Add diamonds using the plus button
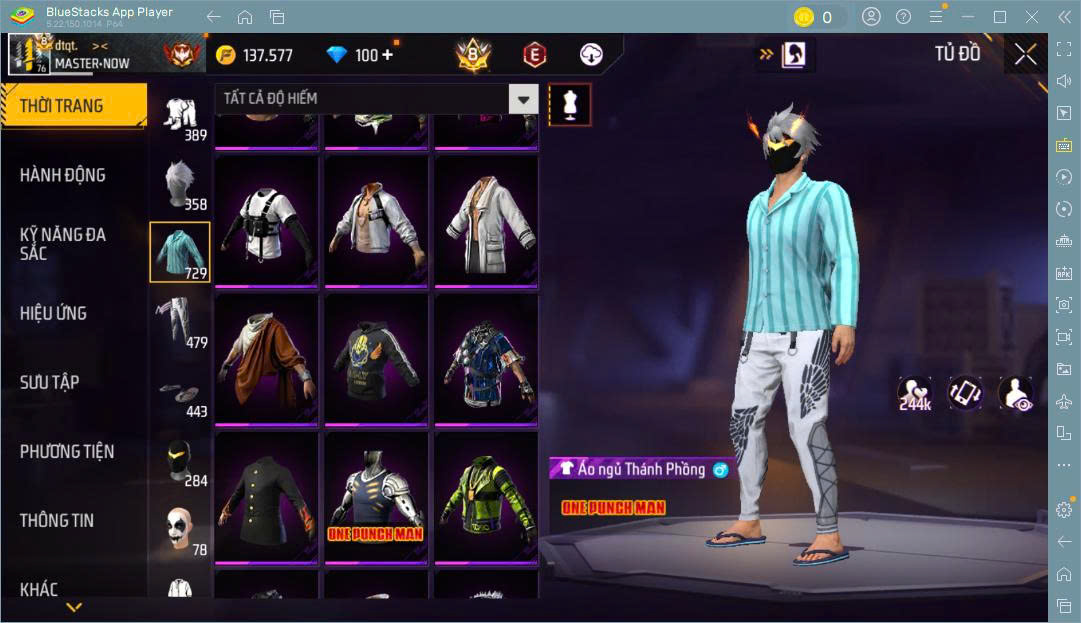Screen dimensions: 1081x623 (387, 55)
